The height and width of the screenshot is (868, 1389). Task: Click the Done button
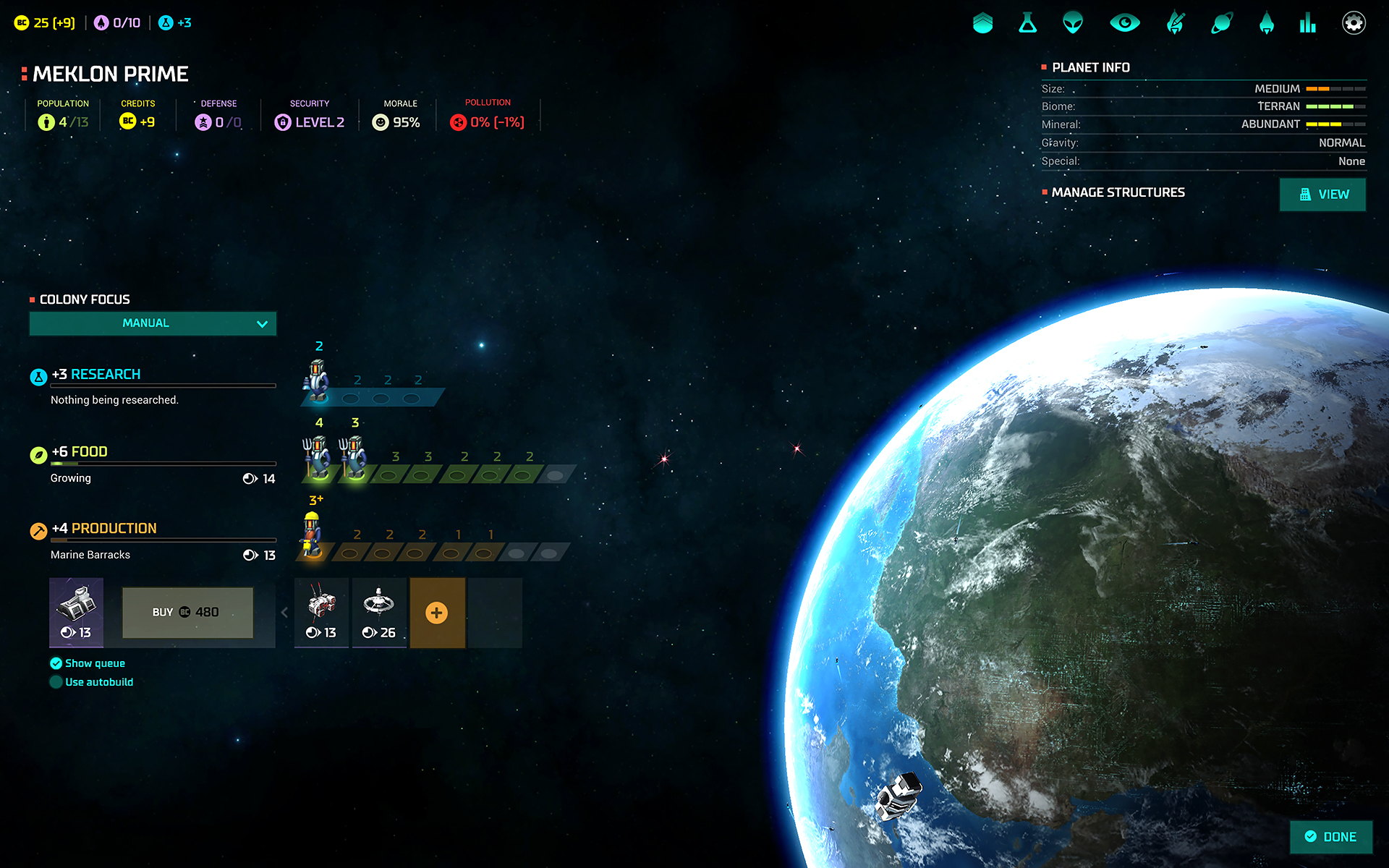click(x=1330, y=837)
